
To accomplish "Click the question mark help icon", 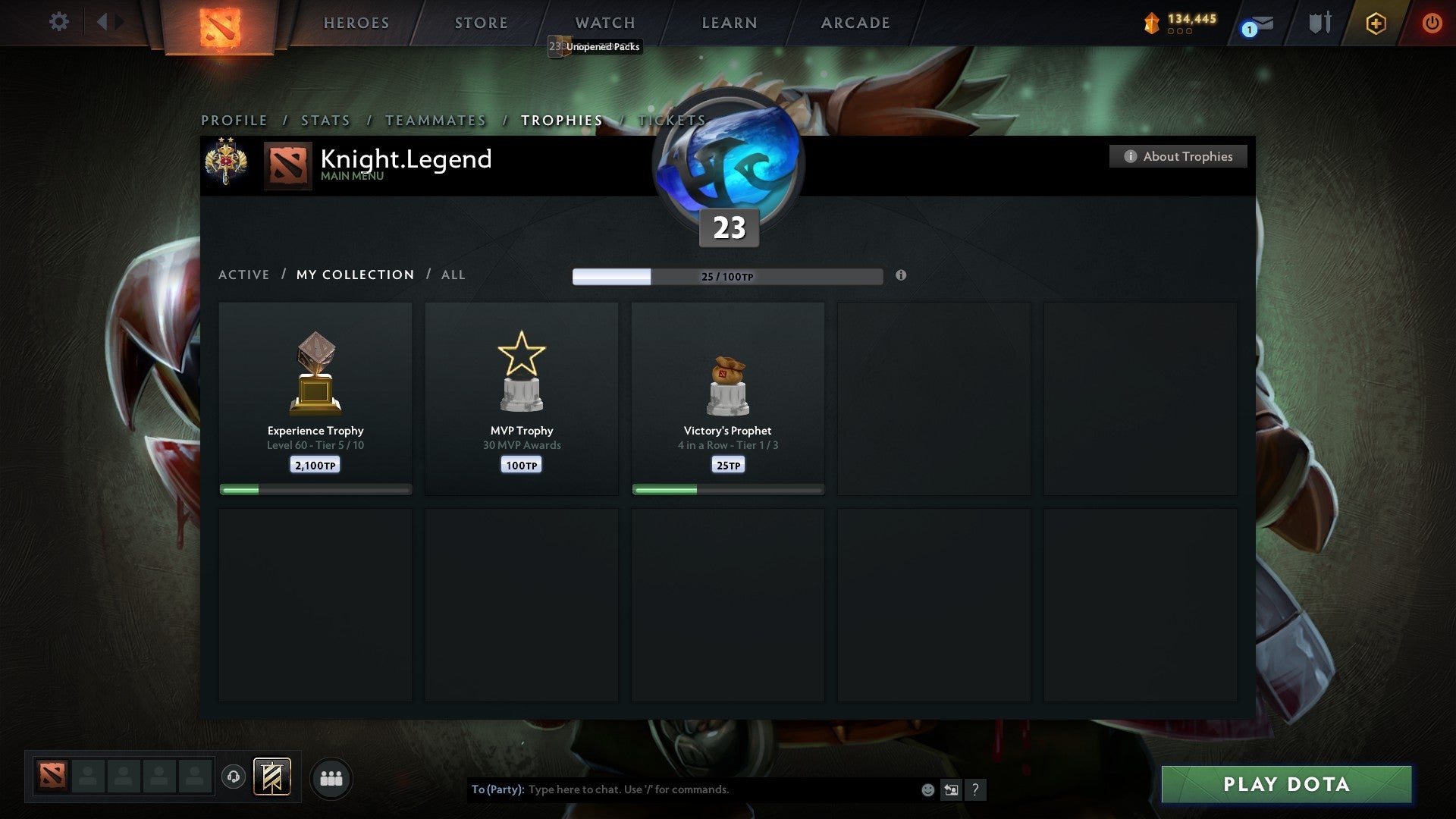I will pos(975,789).
